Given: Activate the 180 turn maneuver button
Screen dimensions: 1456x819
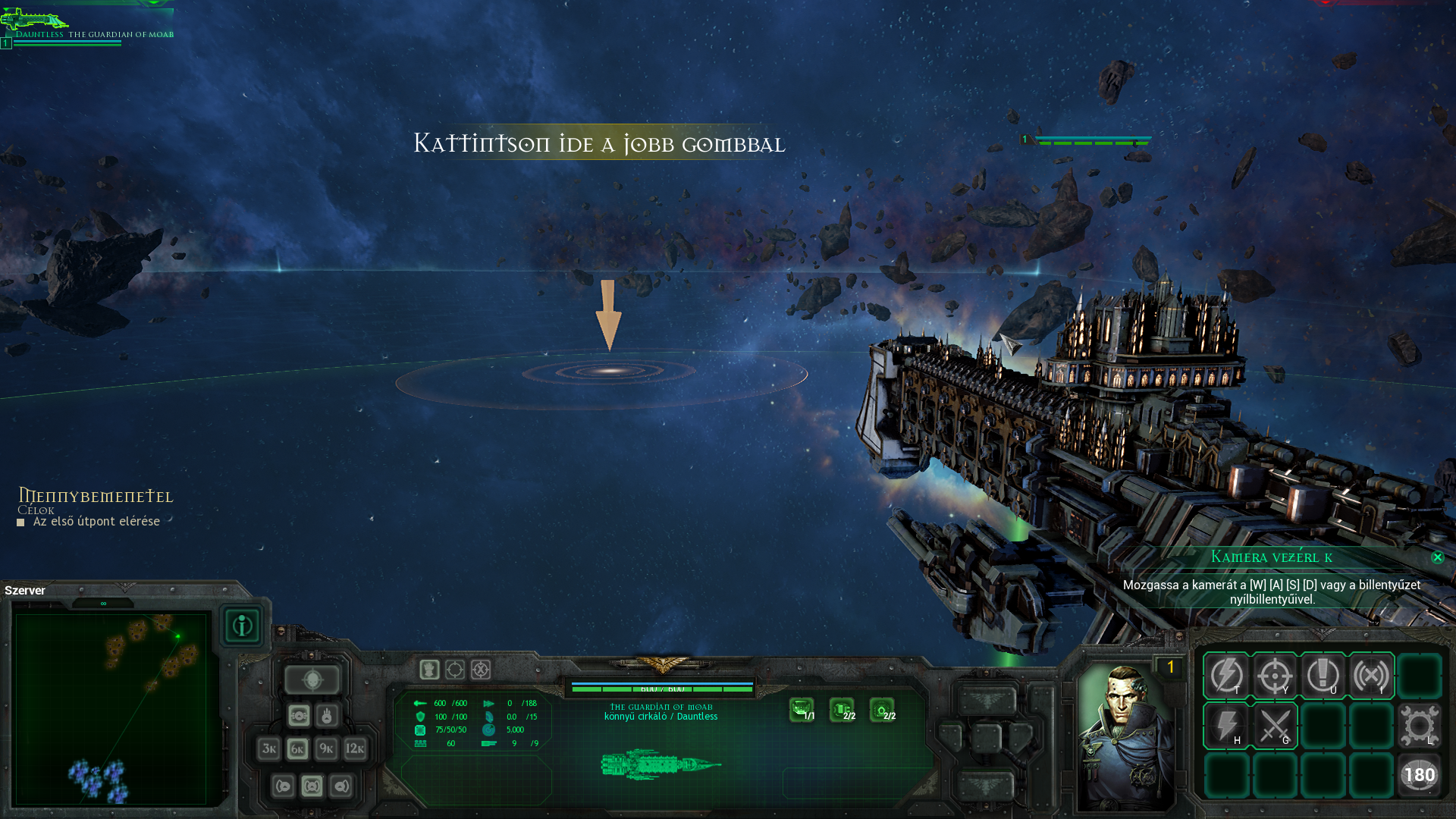Looking at the screenshot, I should click(1419, 775).
